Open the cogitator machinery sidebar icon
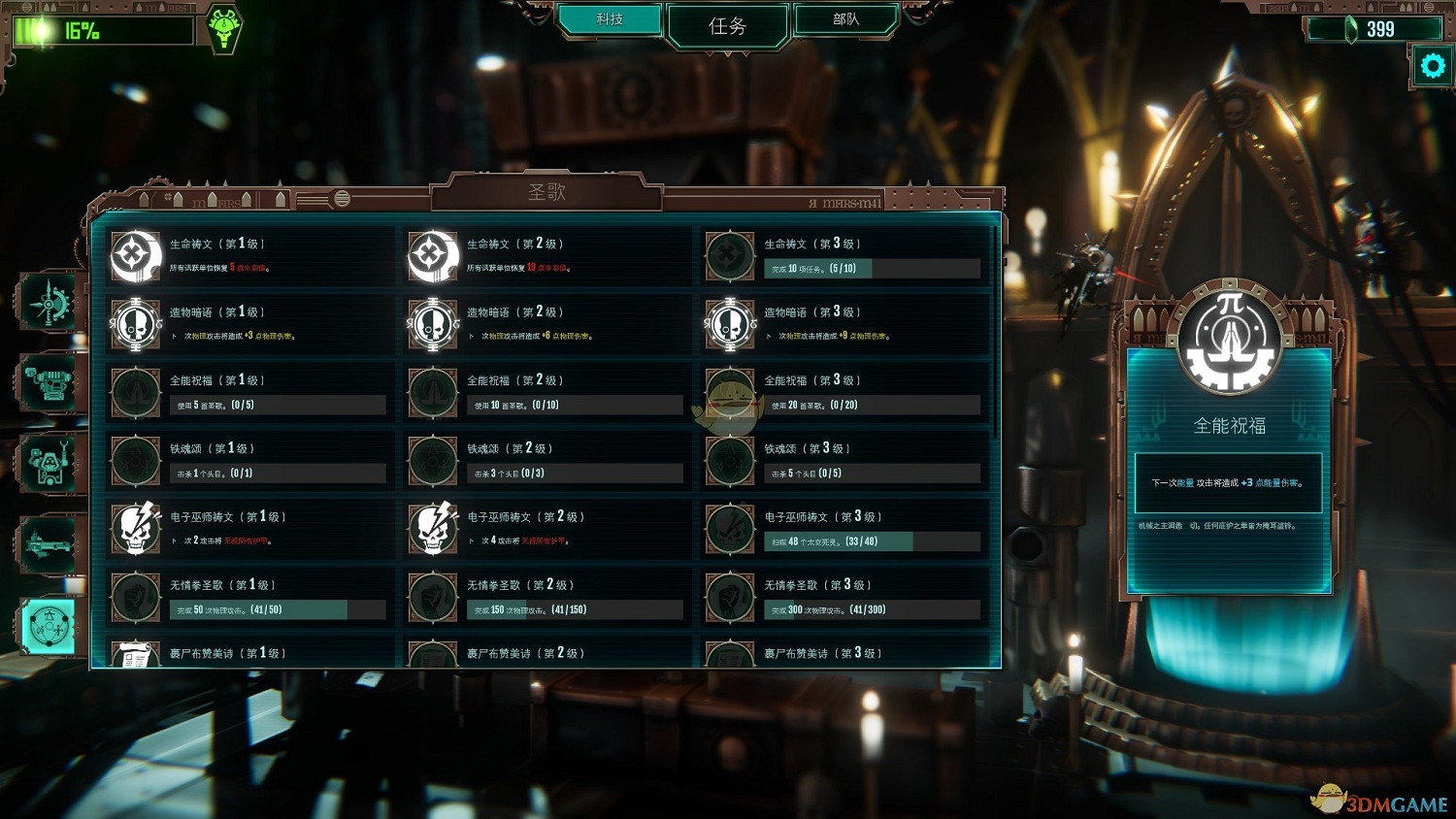 (47, 381)
